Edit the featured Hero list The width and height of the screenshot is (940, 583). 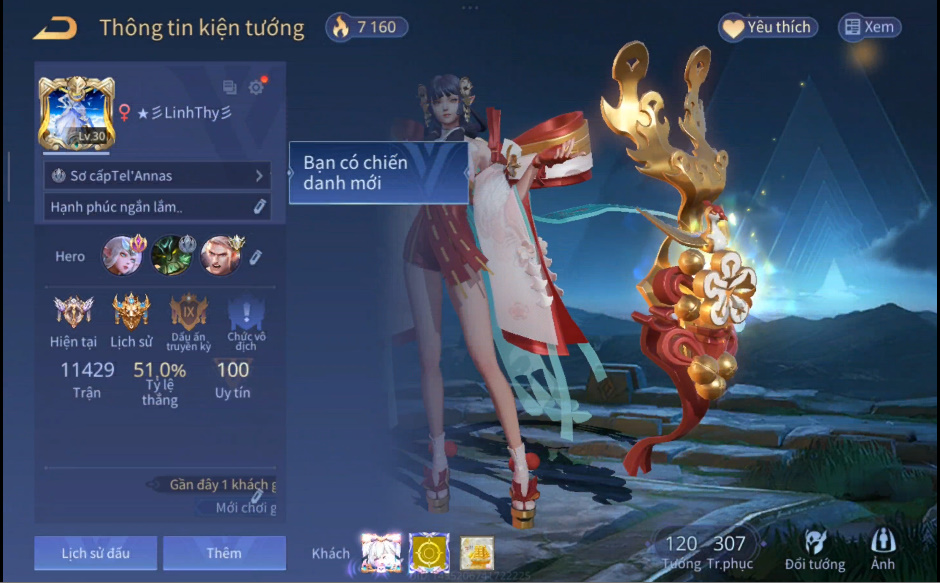(x=255, y=257)
